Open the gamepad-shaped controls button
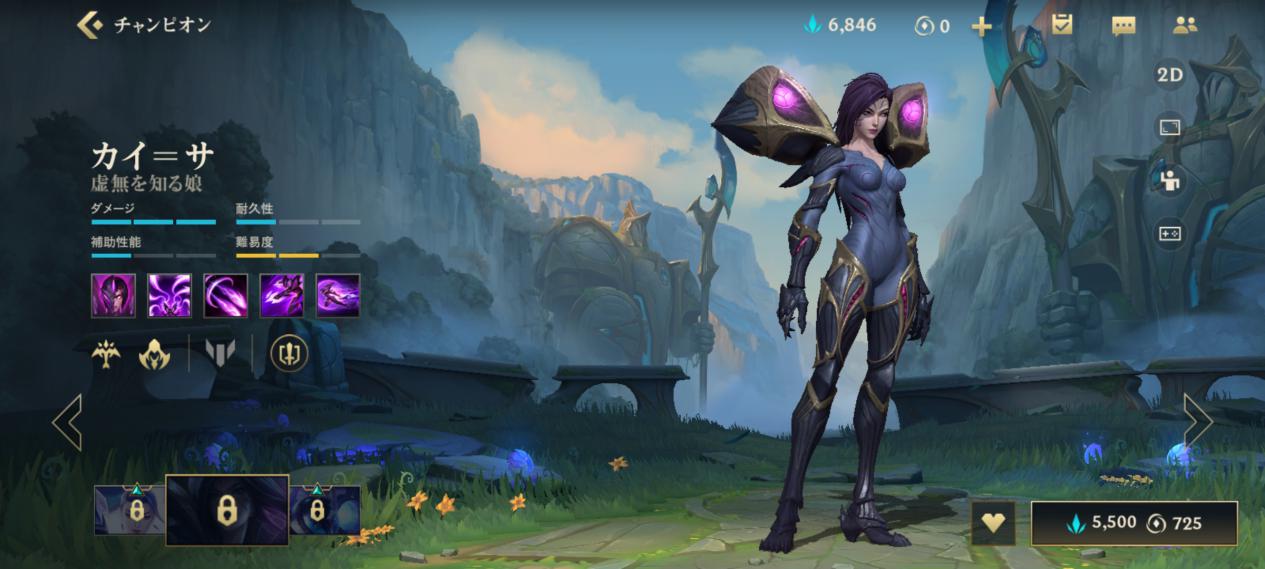Screen dimensions: 1265x569 [1169, 233]
